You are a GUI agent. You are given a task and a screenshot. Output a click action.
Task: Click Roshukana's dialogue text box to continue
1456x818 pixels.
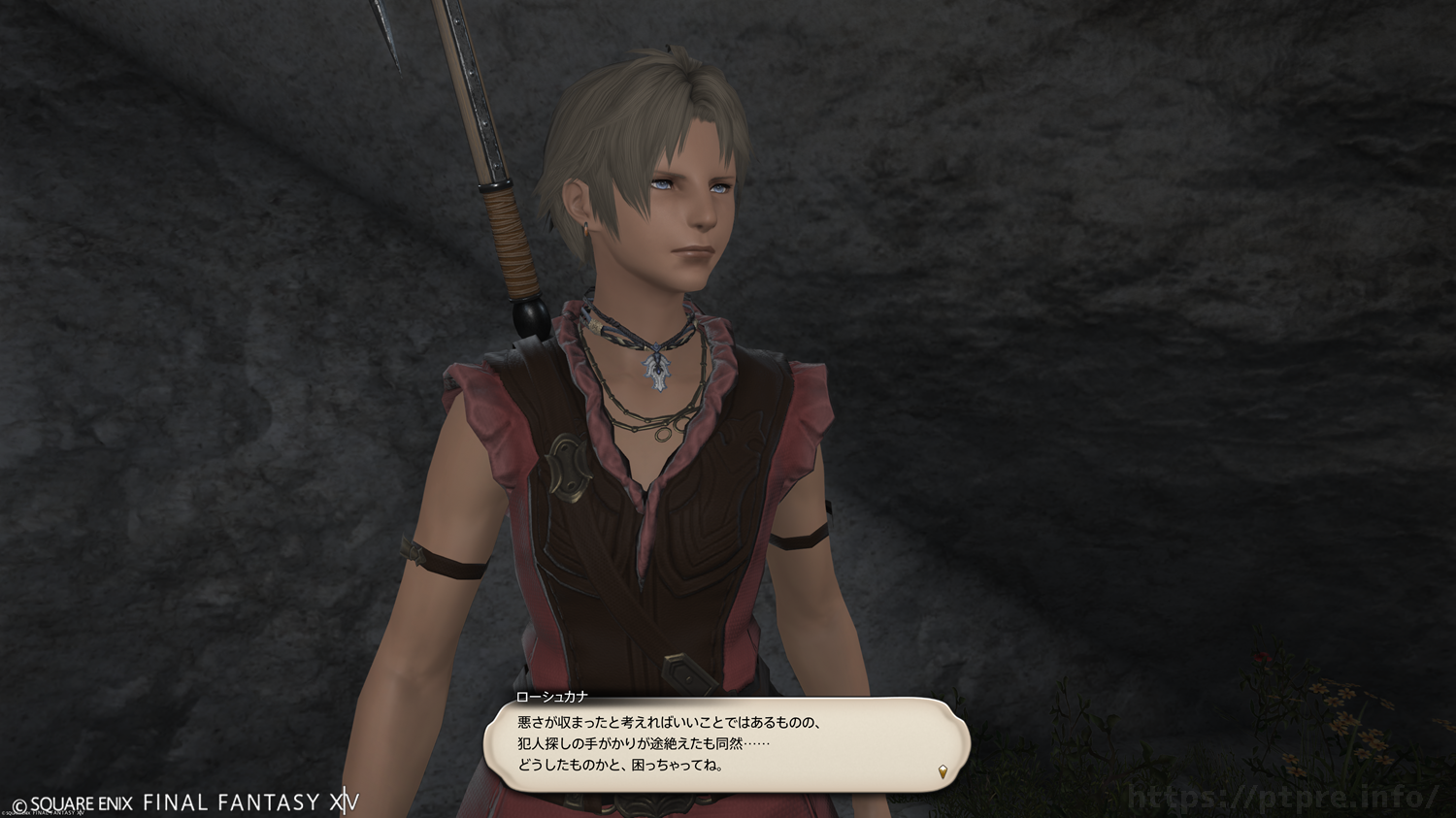click(726, 744)
